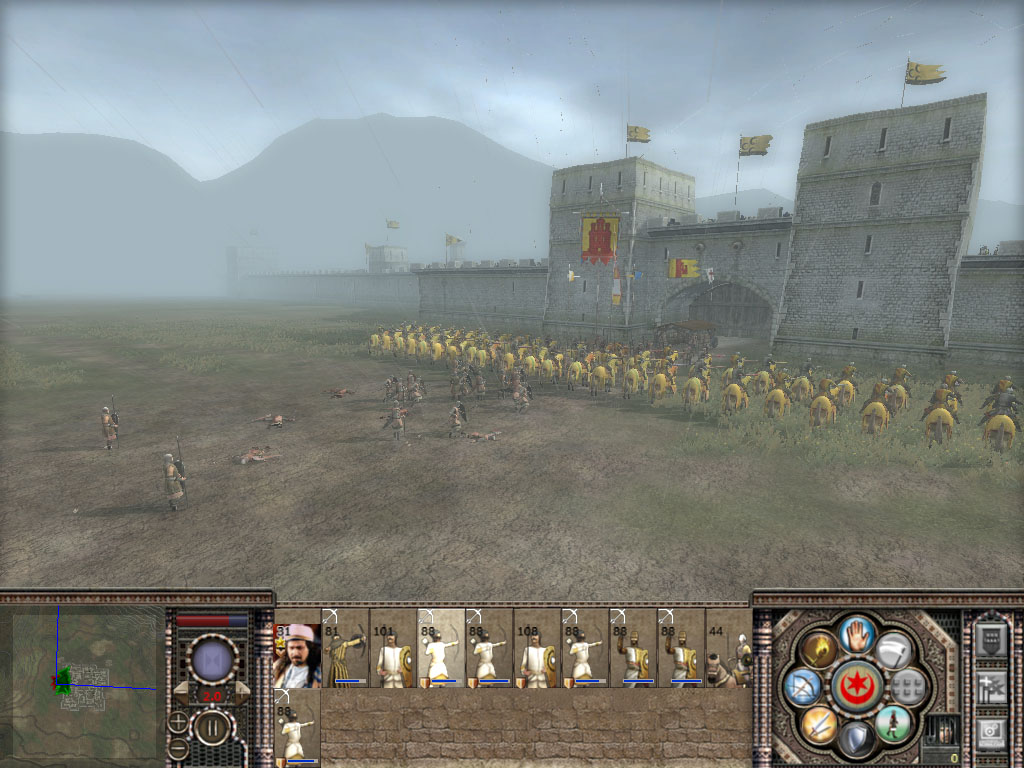Select the 44-man cavalry unit card
The width and height of the screenshot is (1024, 768).
728,651
